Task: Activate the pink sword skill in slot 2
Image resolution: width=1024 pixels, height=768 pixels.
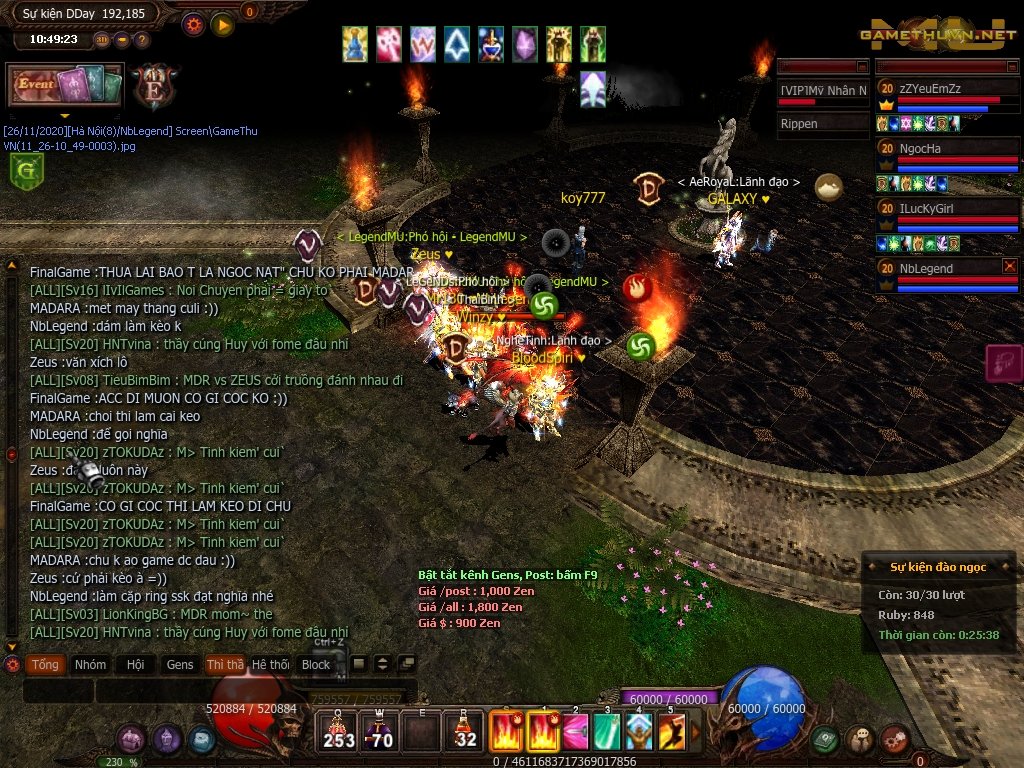Action: pyautogui.click(x=575, y=732)
